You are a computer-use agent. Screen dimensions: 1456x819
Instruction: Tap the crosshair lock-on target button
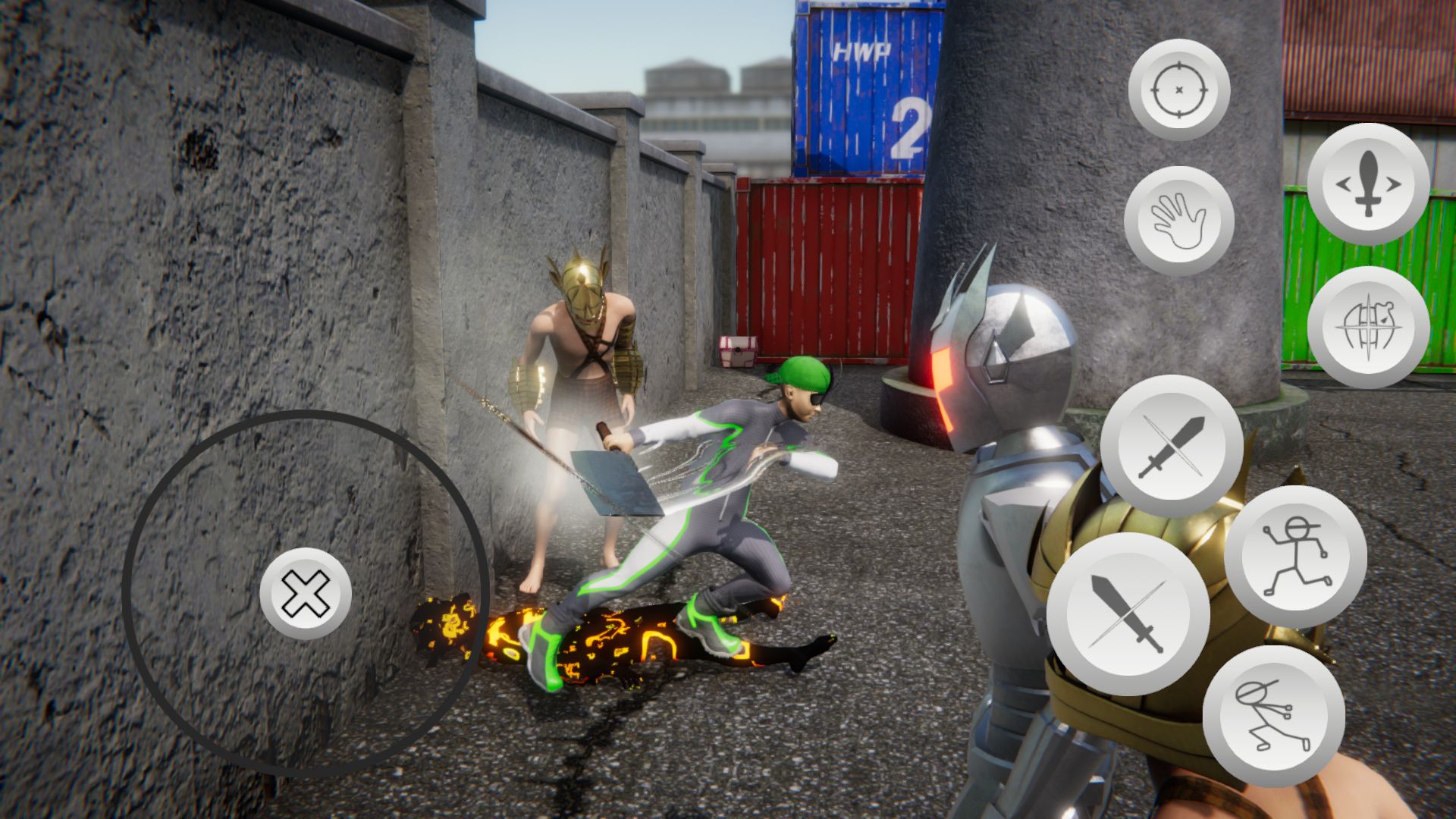1178,89
